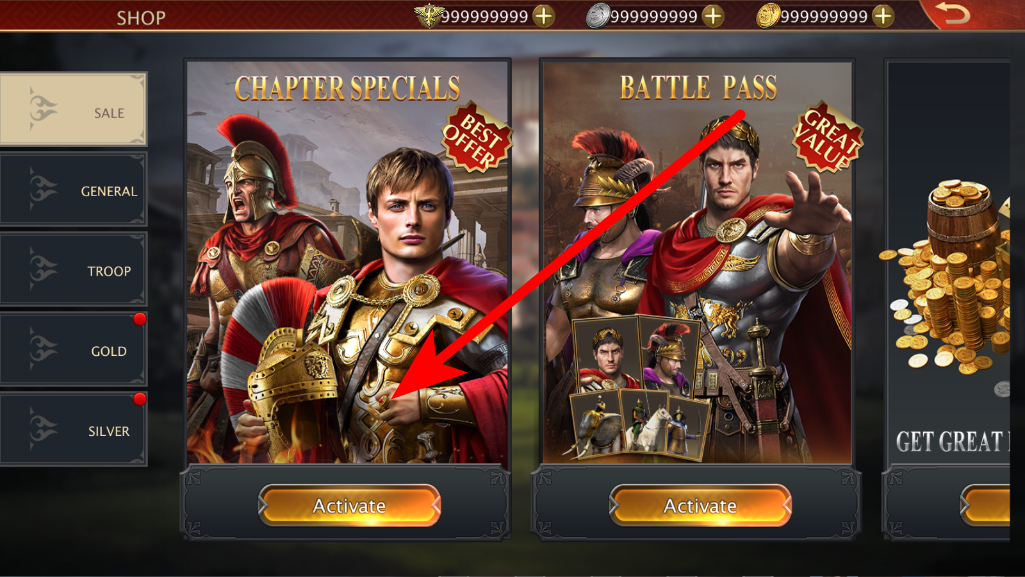
Task: Open the GENERAL shop category
Action: (x=74, y=190)
